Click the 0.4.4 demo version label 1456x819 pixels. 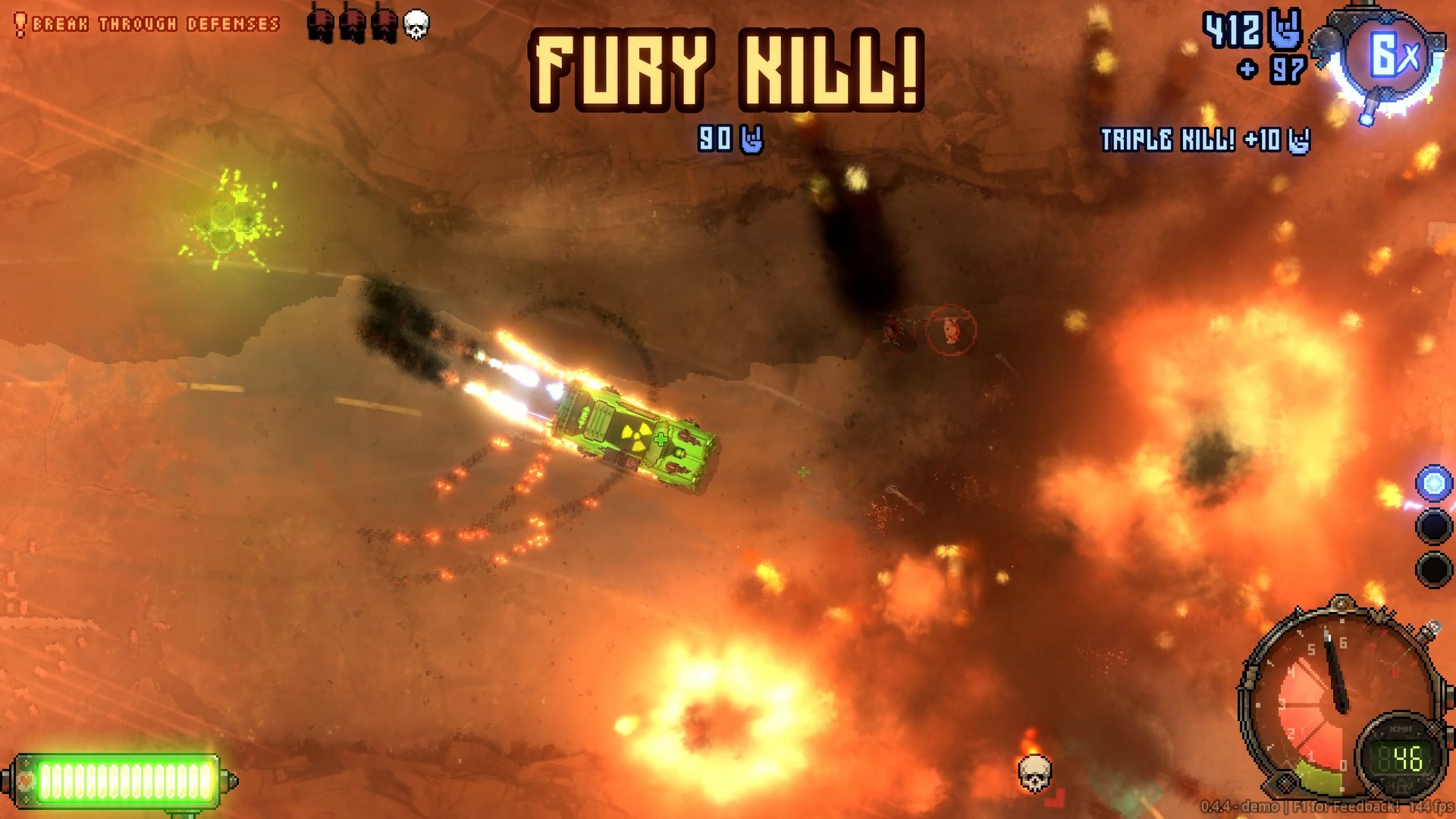click(x=1240, y=806)
